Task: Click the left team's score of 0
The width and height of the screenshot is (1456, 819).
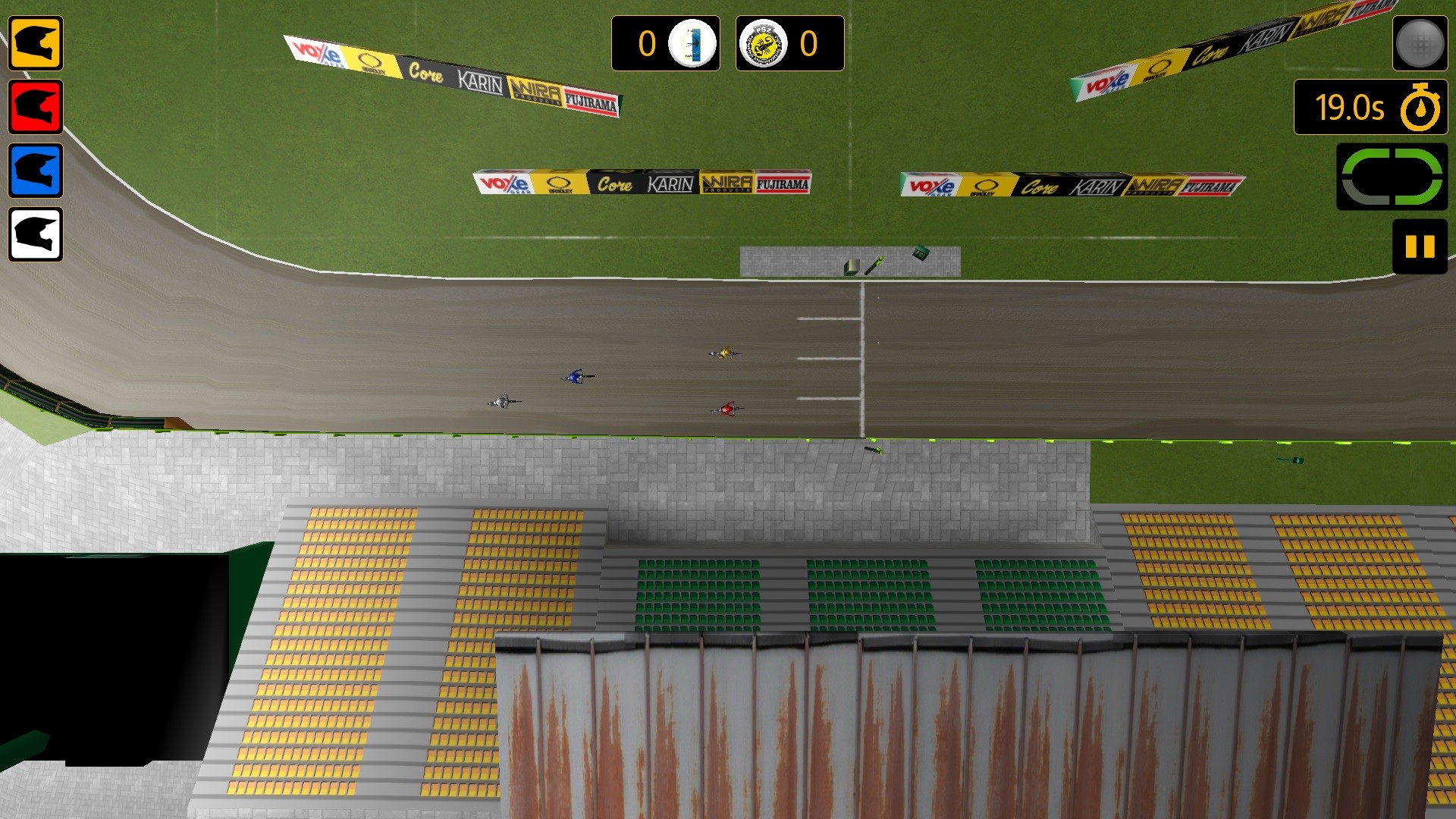Action: [x=646, y=44]
